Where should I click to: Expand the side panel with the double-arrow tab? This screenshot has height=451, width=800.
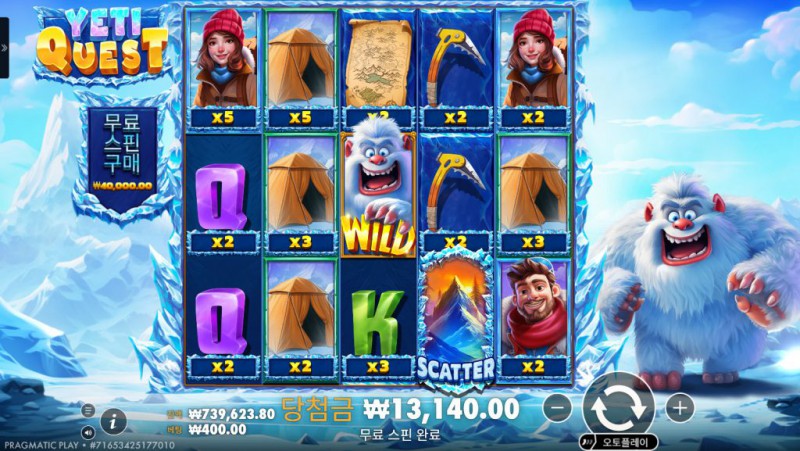(x=4, y=45)
